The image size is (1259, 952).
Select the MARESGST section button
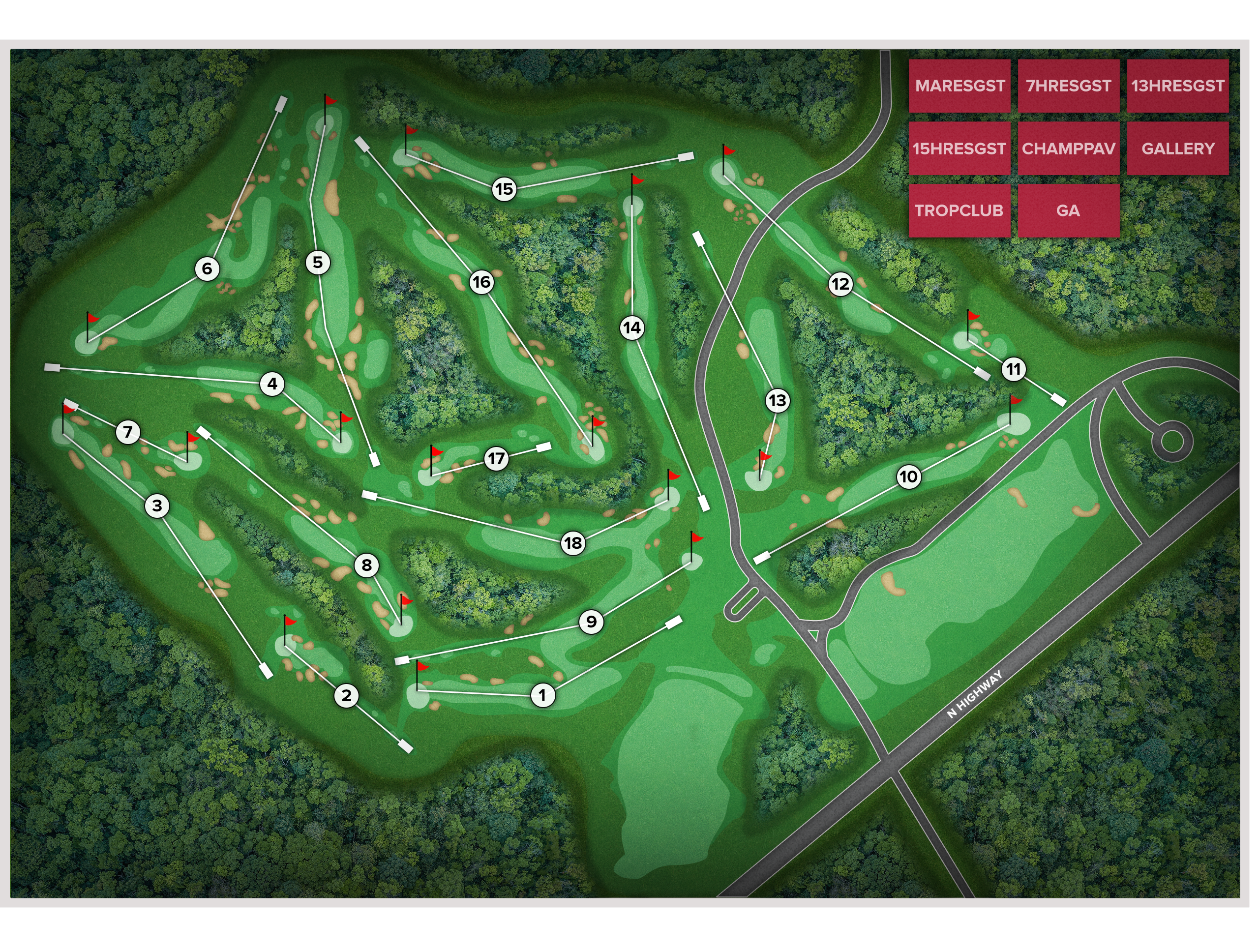click(x=959, y=86)
